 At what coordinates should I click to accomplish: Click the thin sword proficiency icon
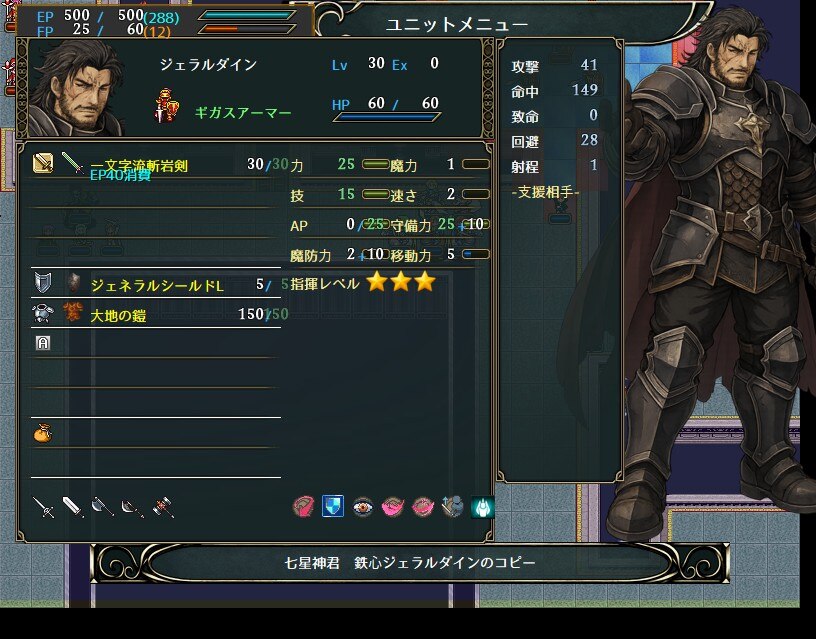tap(43, 507)
